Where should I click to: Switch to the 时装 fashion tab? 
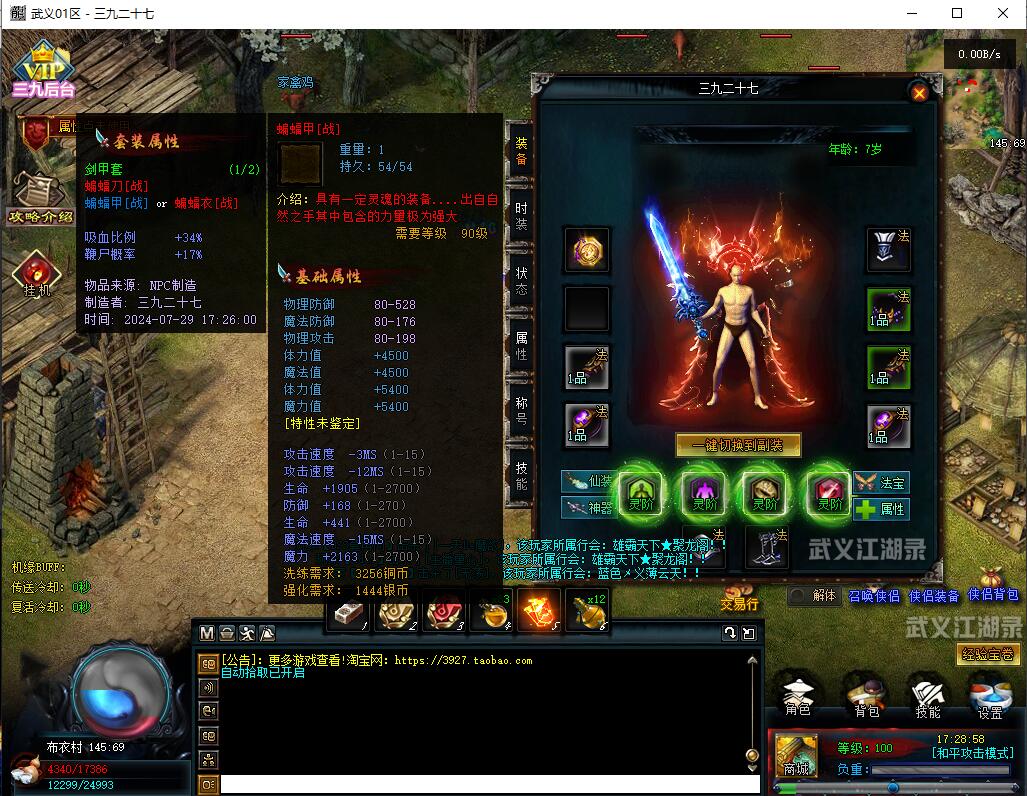[x=521, y=217]
